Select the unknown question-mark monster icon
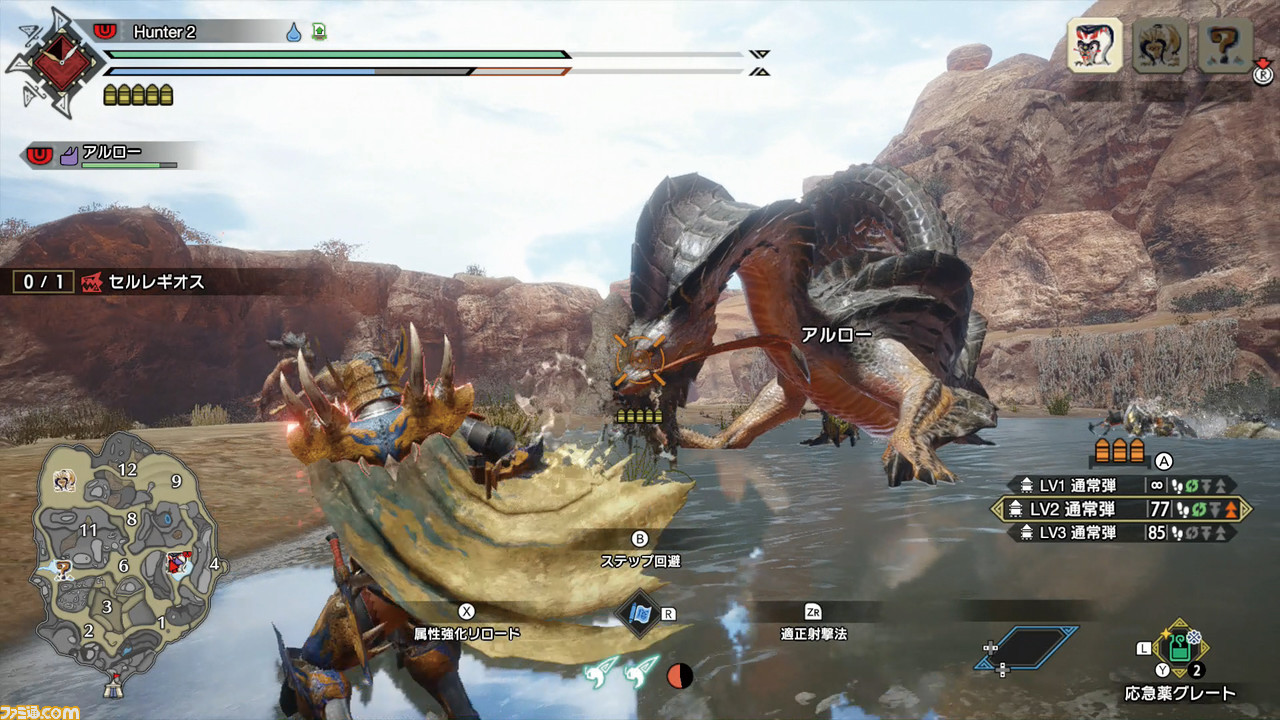Screen dimensions: 1280x720 pos(1225,46)
